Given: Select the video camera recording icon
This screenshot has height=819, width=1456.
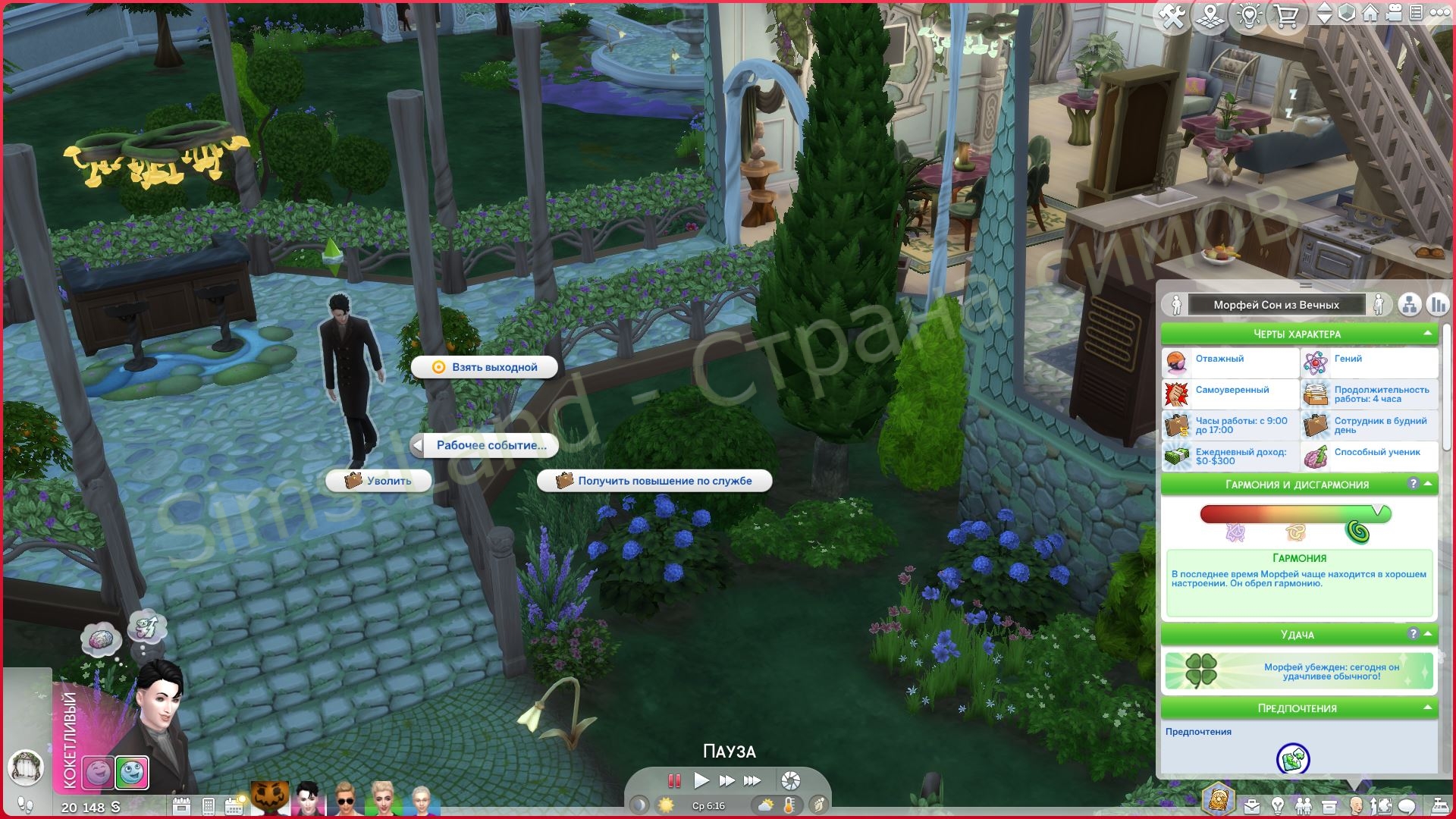Looking at the screenshot, I should point(1393,13).
